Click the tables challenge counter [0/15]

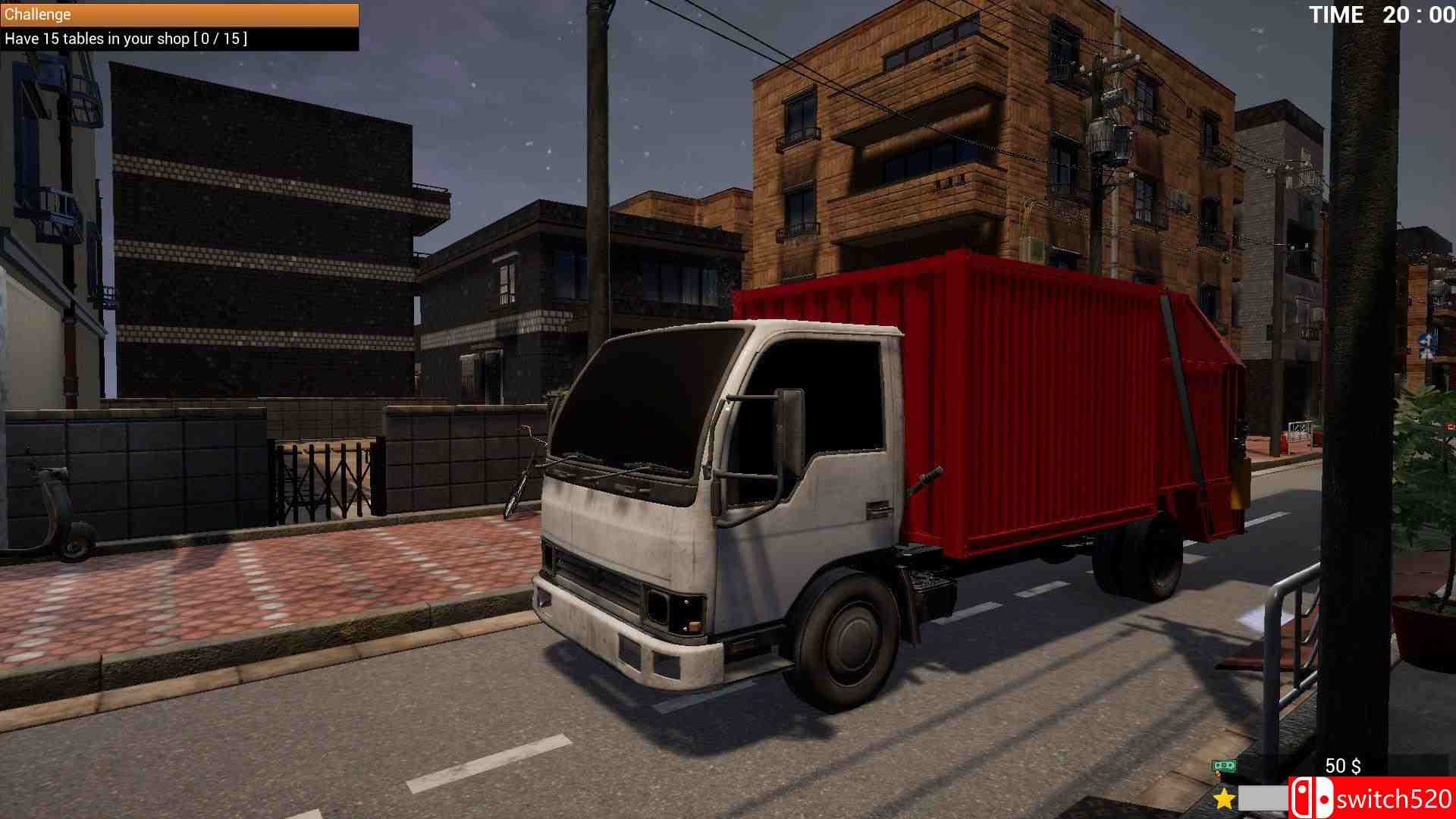220,38
